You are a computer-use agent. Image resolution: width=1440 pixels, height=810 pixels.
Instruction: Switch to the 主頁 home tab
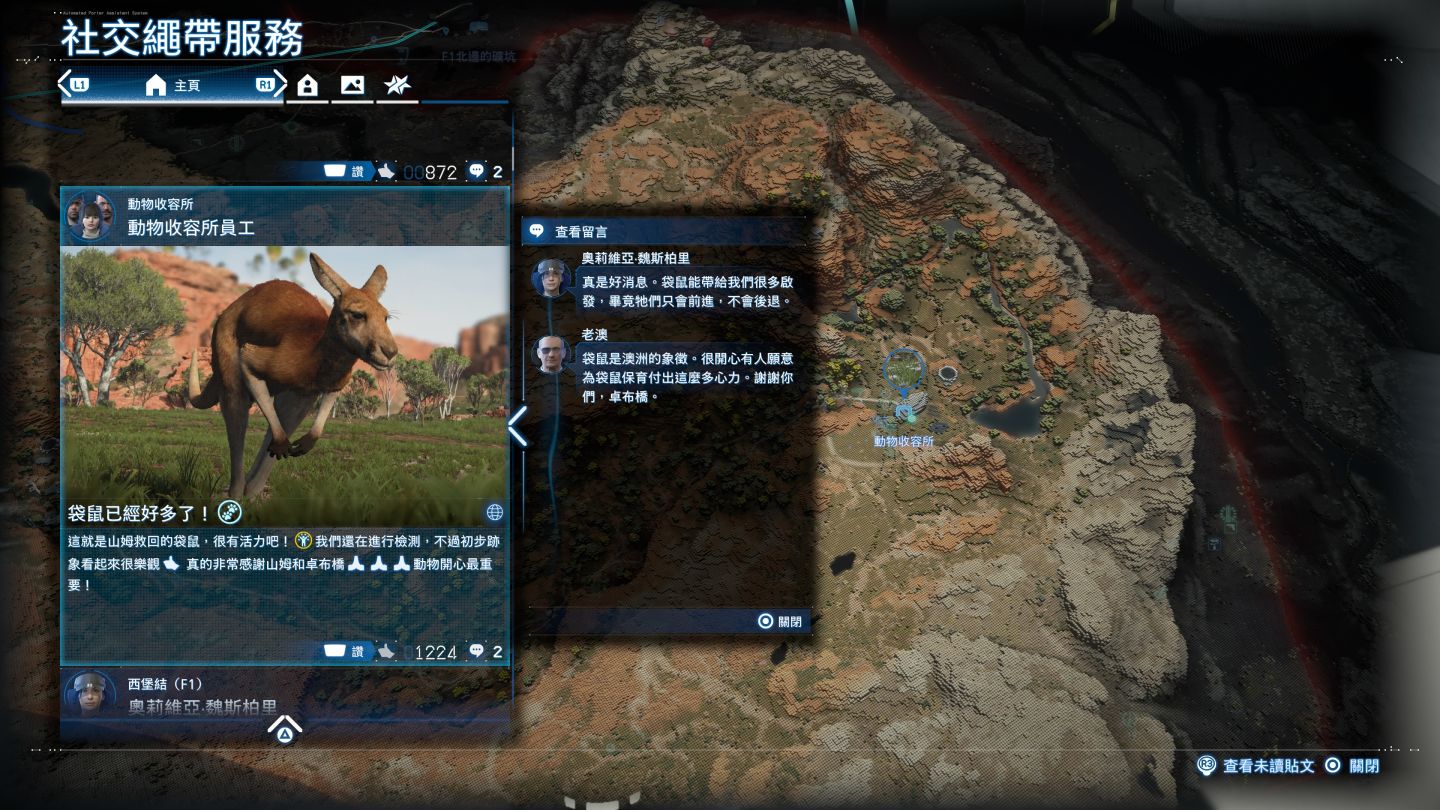[x=172, y=86]
